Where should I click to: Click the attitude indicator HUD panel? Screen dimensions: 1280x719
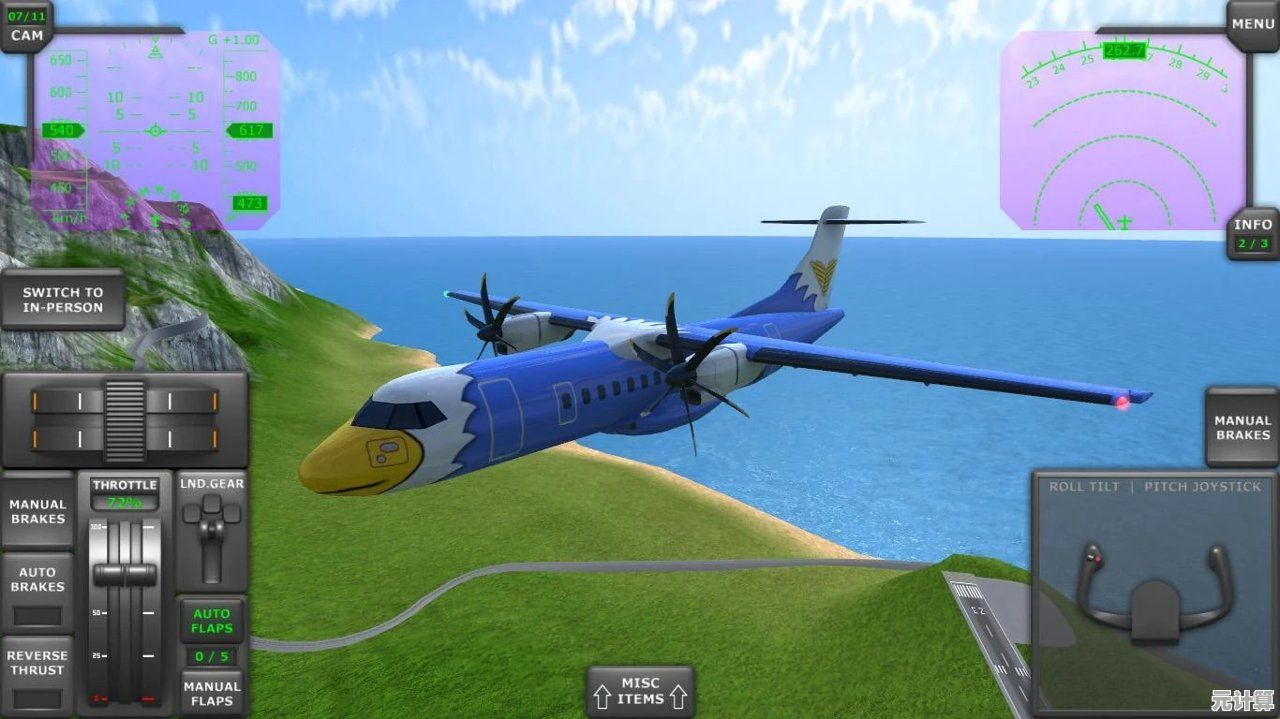coord(155,131)
